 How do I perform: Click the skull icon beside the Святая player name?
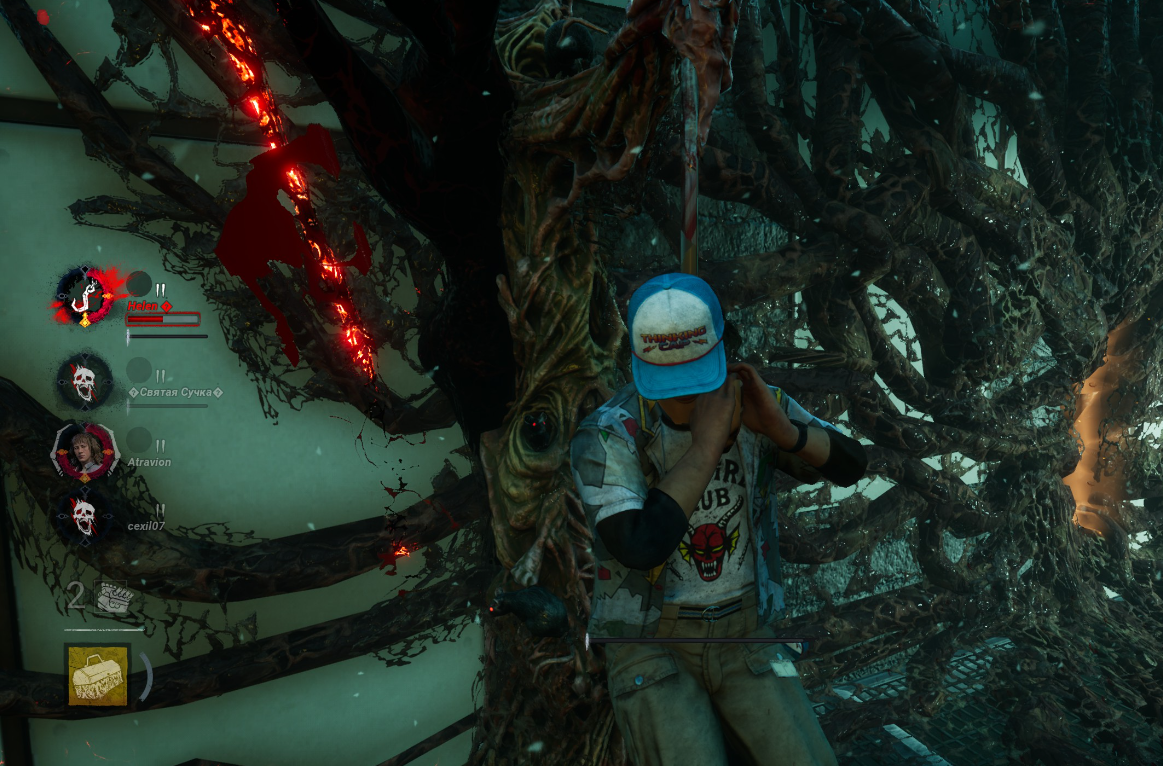(84, 381)
